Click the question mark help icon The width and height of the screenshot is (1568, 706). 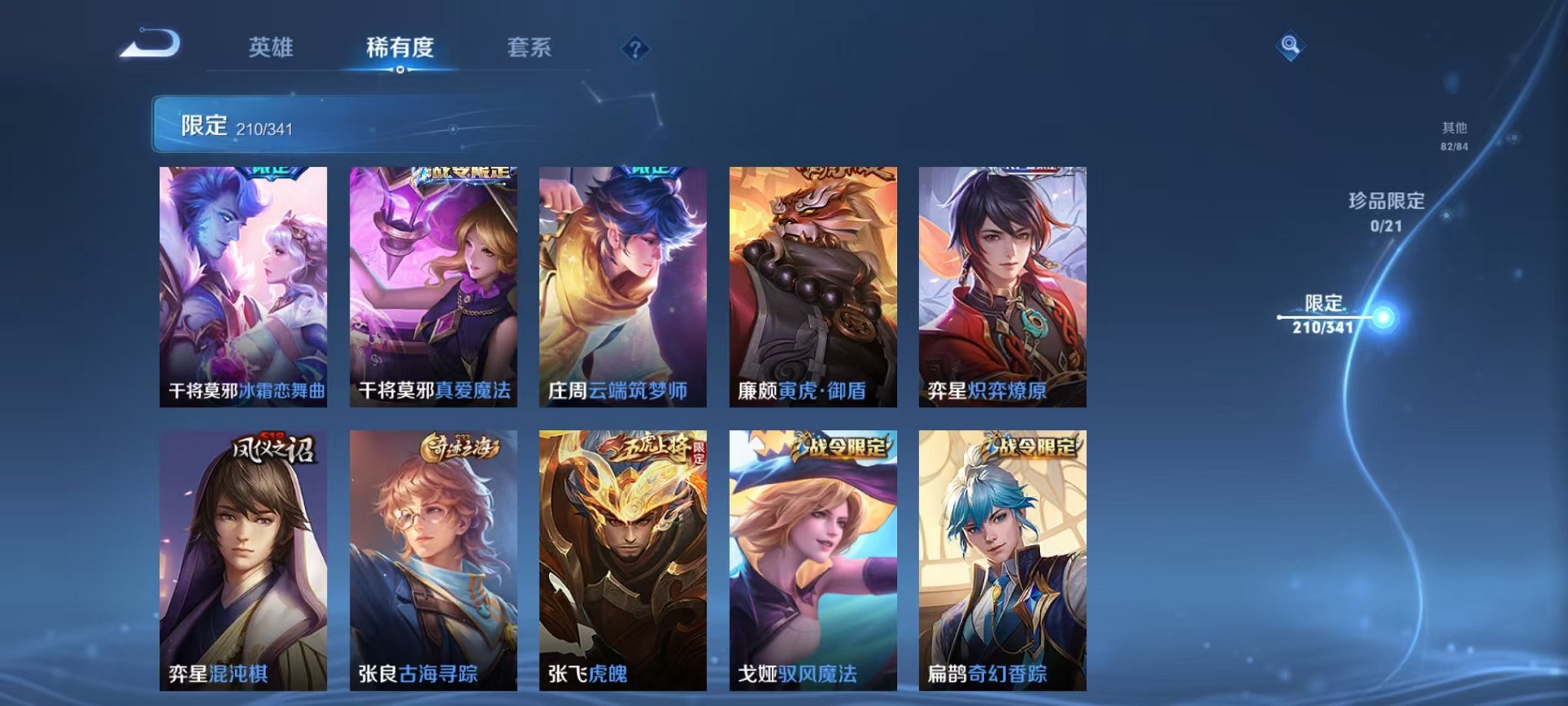635,50
